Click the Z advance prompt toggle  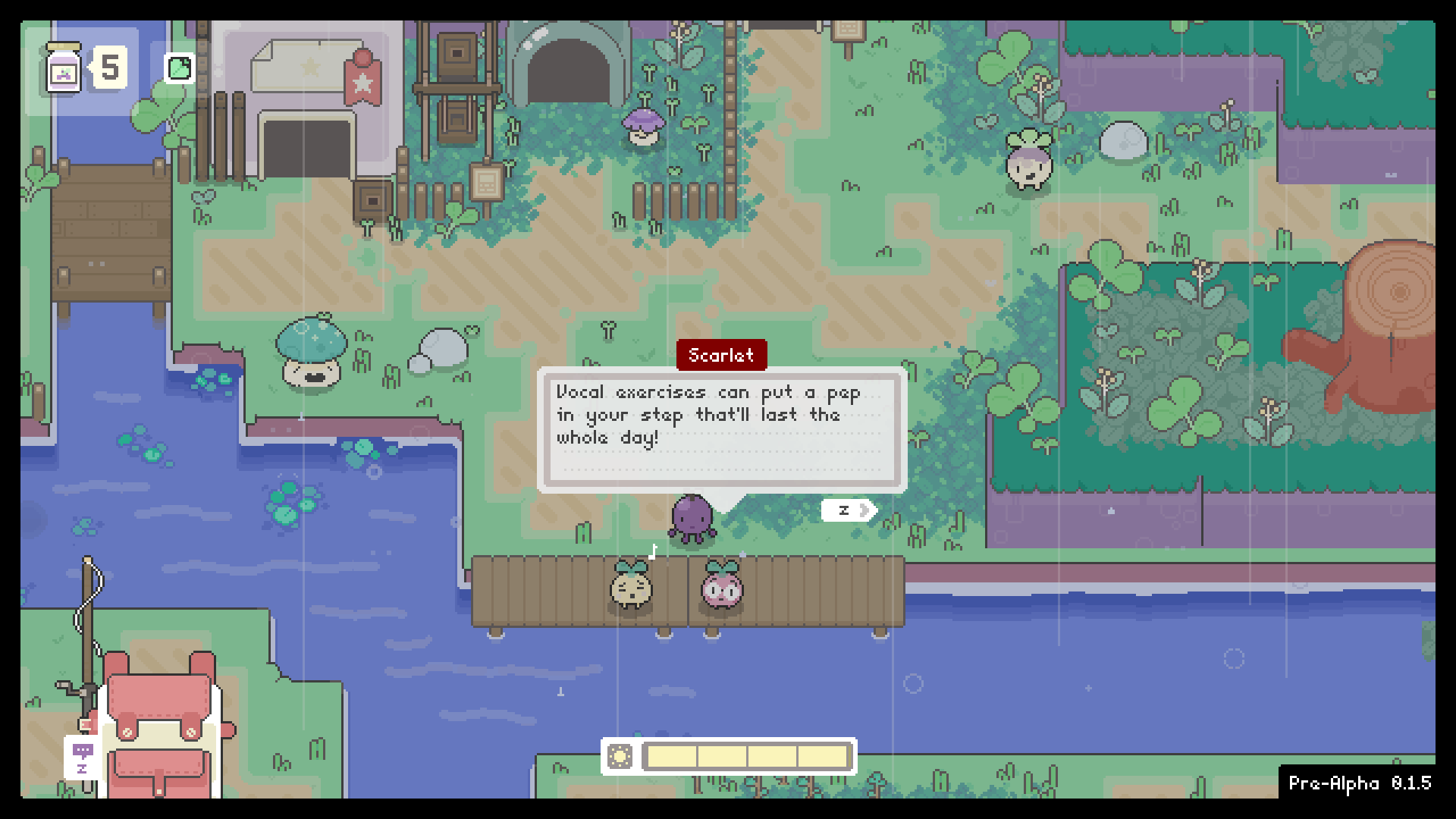click(x=844, y=510)
